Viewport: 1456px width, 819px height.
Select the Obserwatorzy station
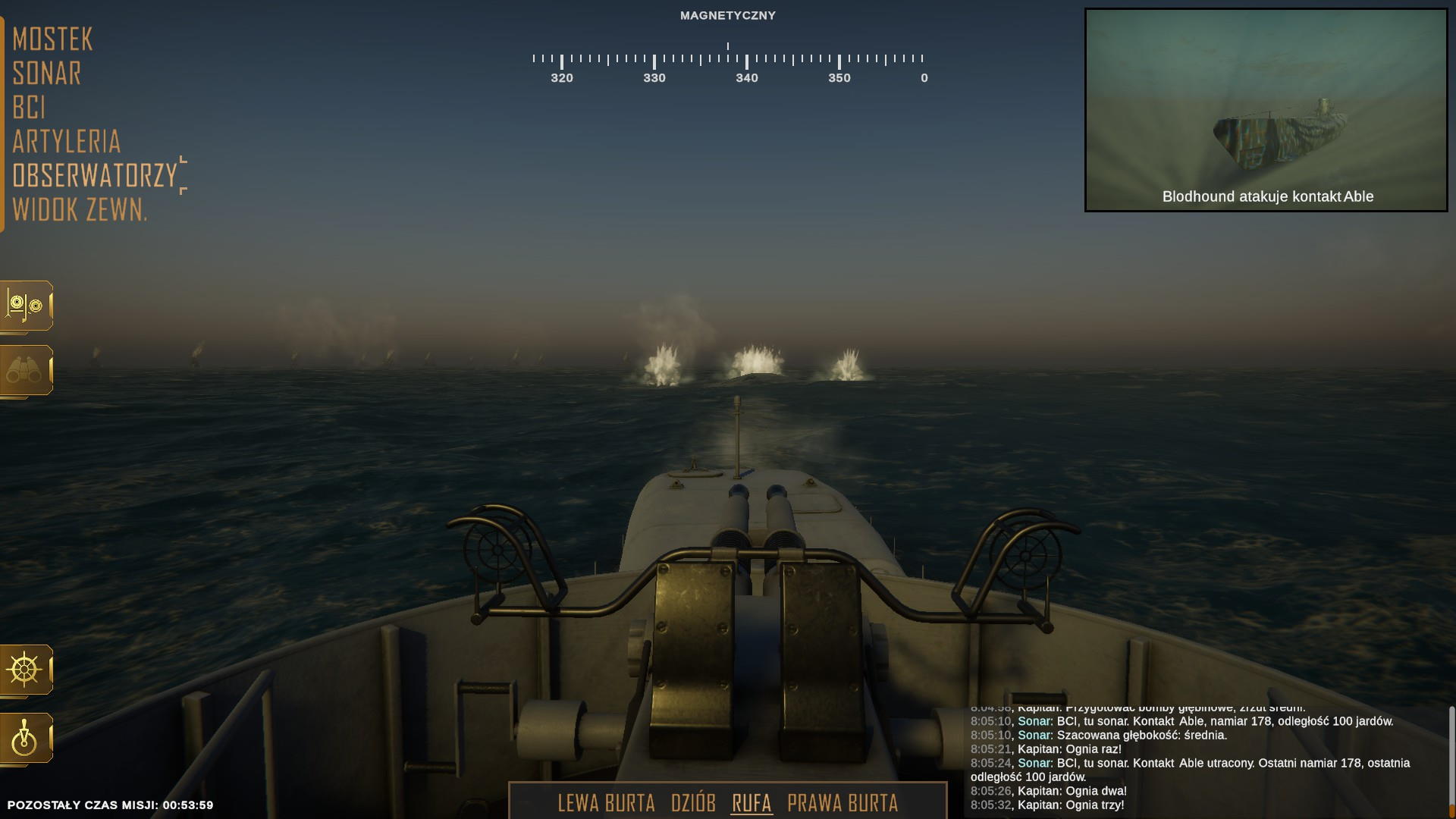(94, 176)
